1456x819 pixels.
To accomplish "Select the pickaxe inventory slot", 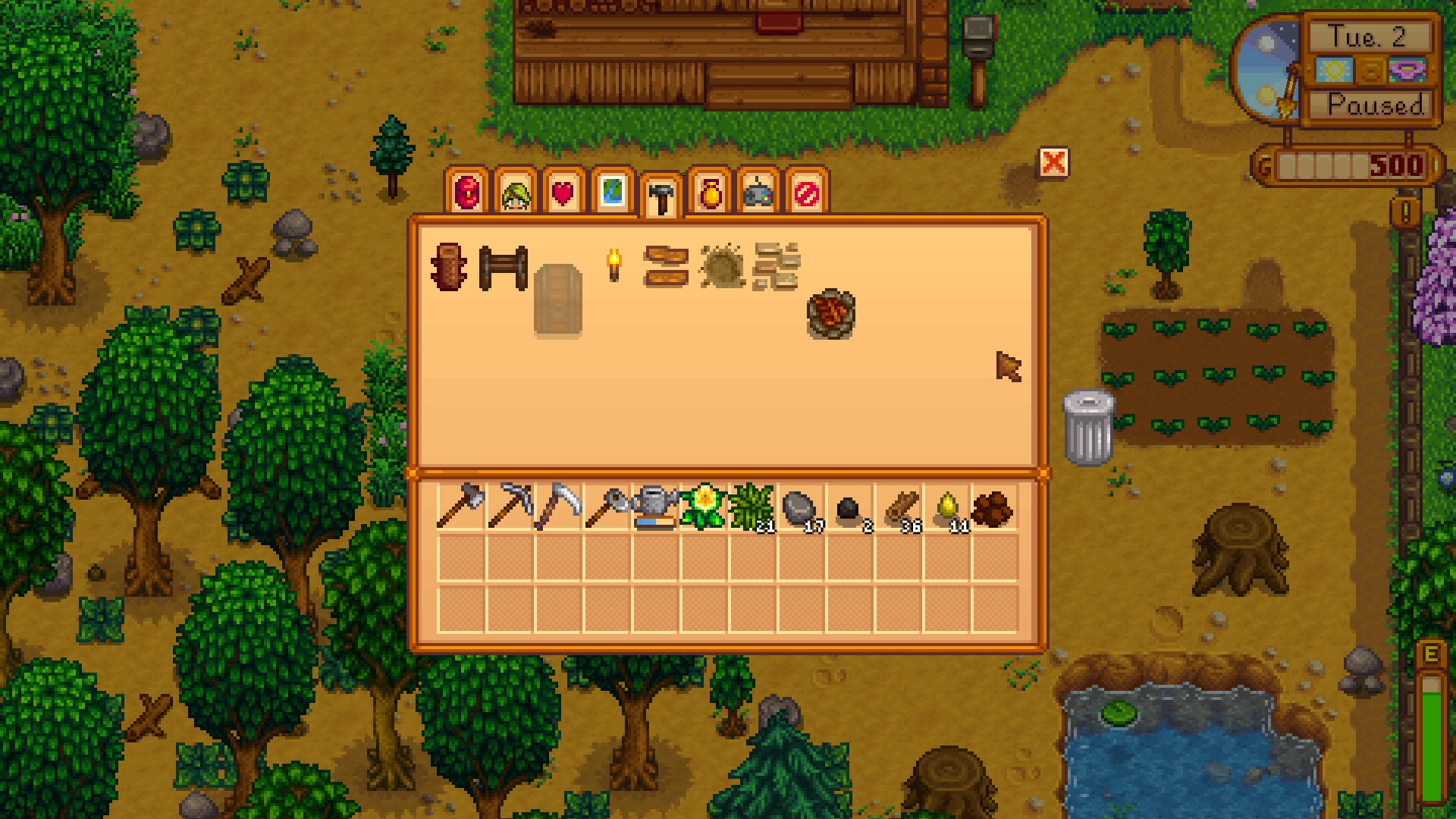I will 510,506.
